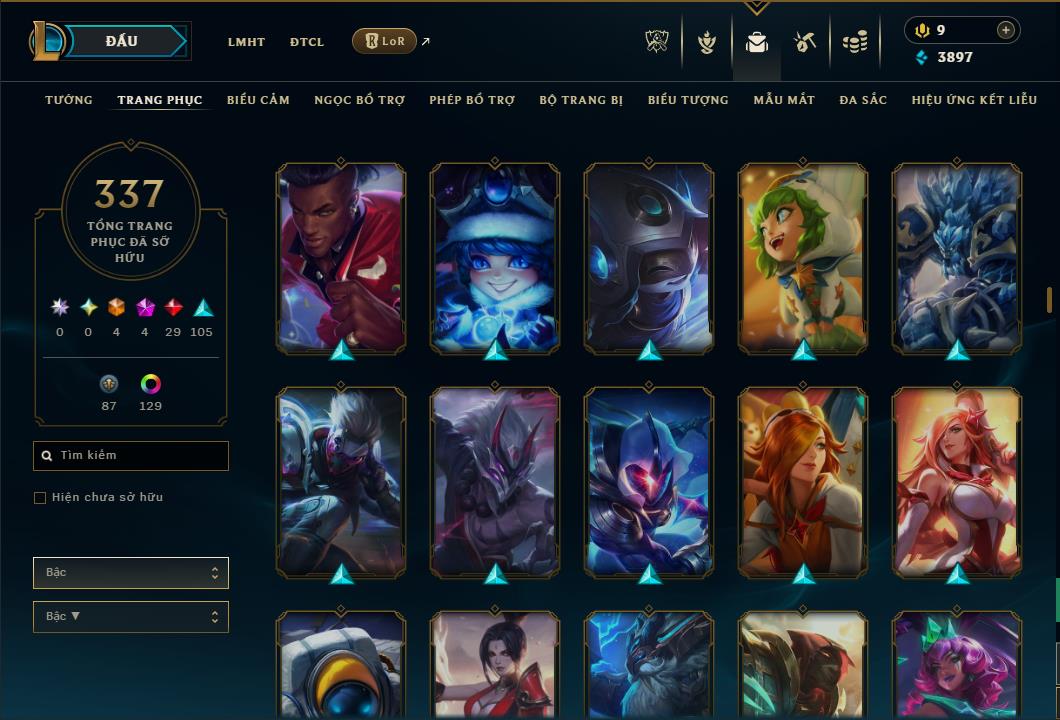
Task: Open the NGỌC BỔ TRỢ tab
Action: 359,100
